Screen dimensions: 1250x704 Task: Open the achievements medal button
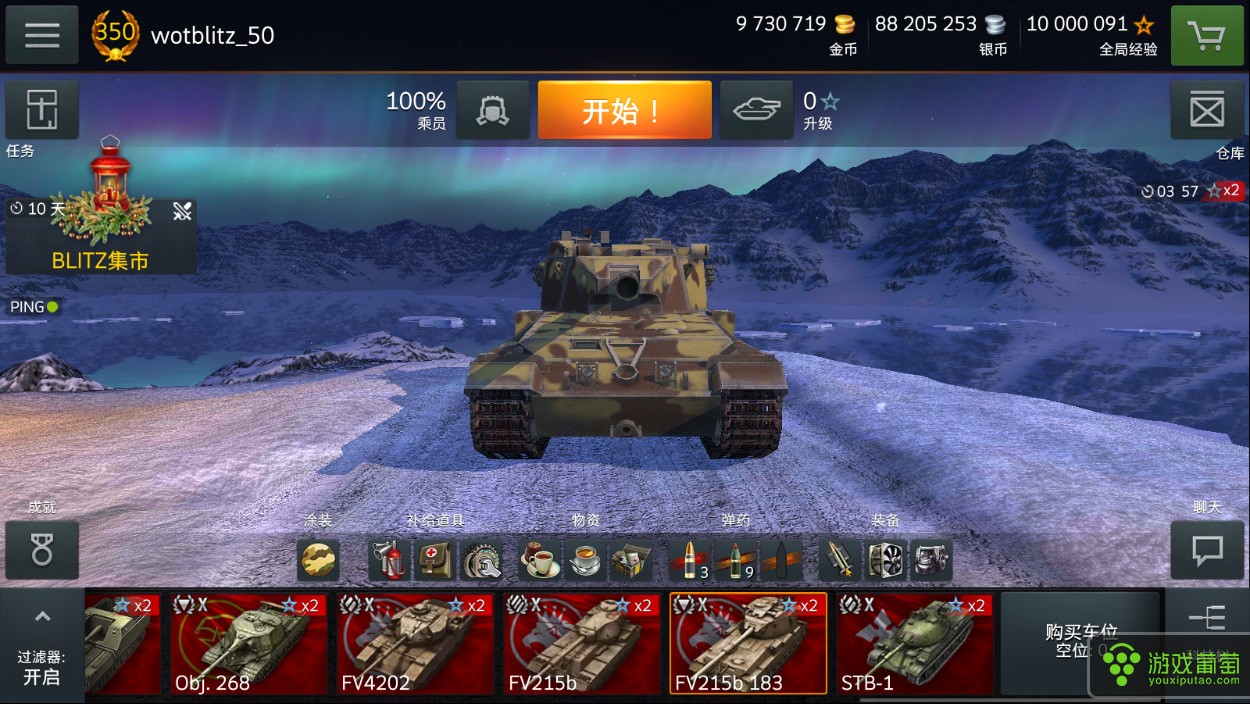coord(42,550)
